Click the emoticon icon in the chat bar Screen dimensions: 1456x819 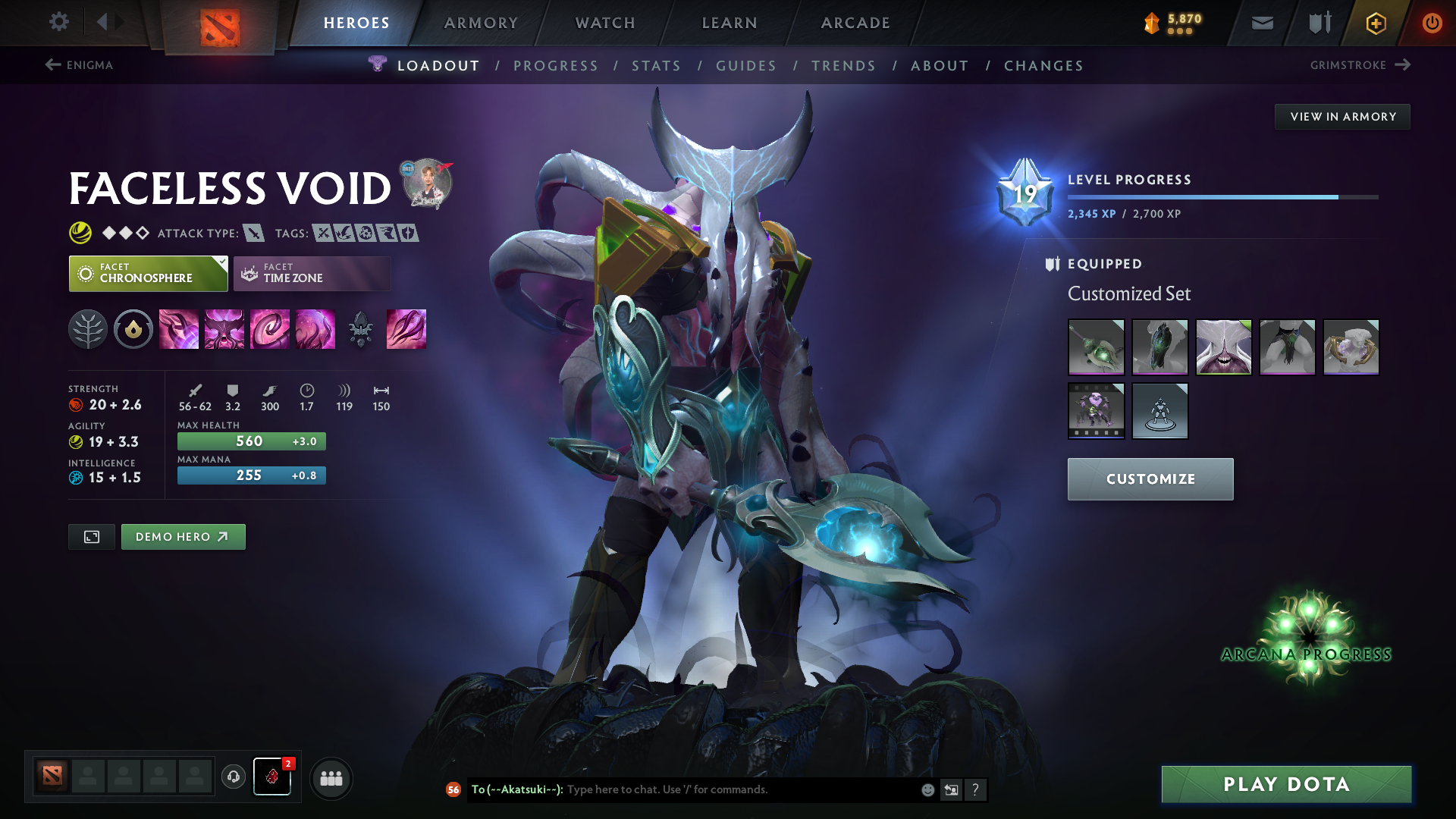pos(927,789)
